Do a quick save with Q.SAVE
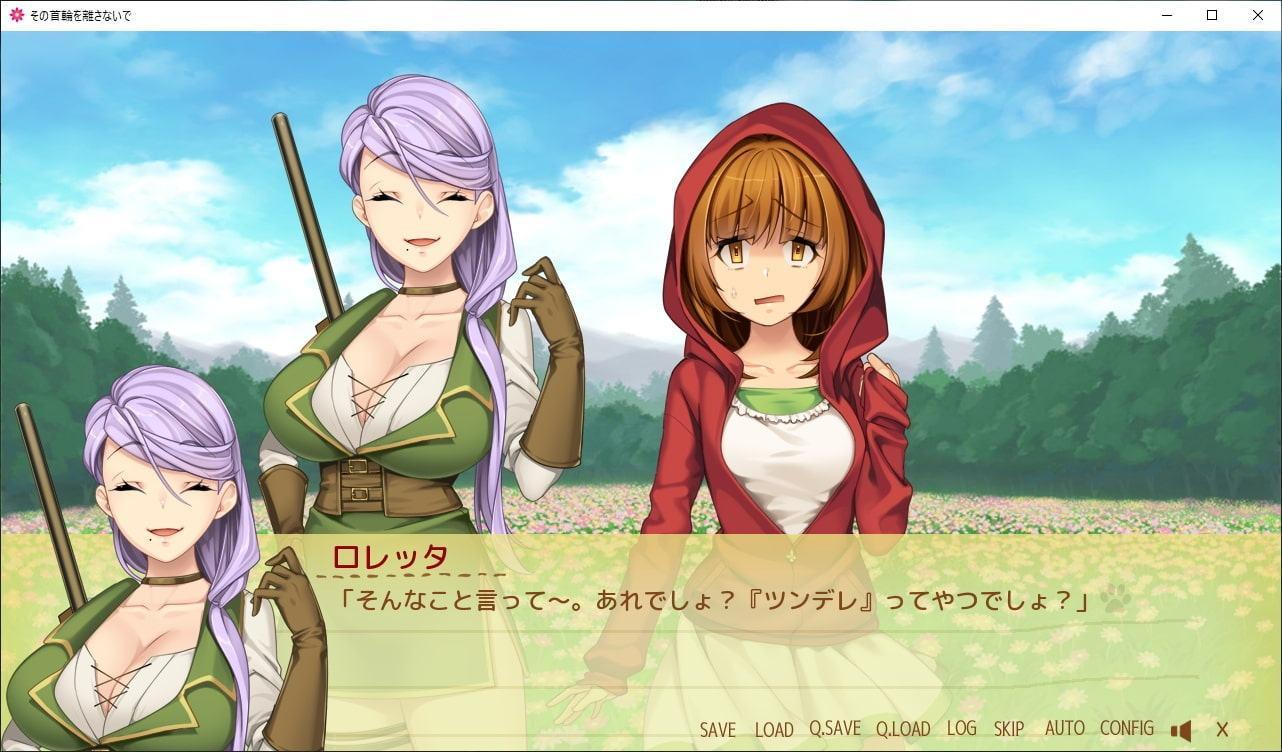The height and width of the screenshot is (752, 1282). (x=835, y=730)
